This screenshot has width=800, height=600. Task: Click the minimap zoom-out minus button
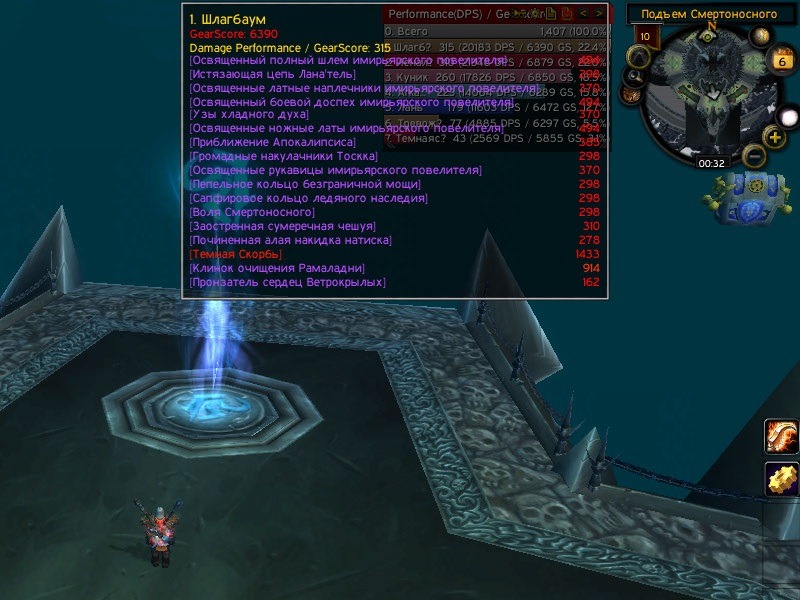(x=754, y=155)
